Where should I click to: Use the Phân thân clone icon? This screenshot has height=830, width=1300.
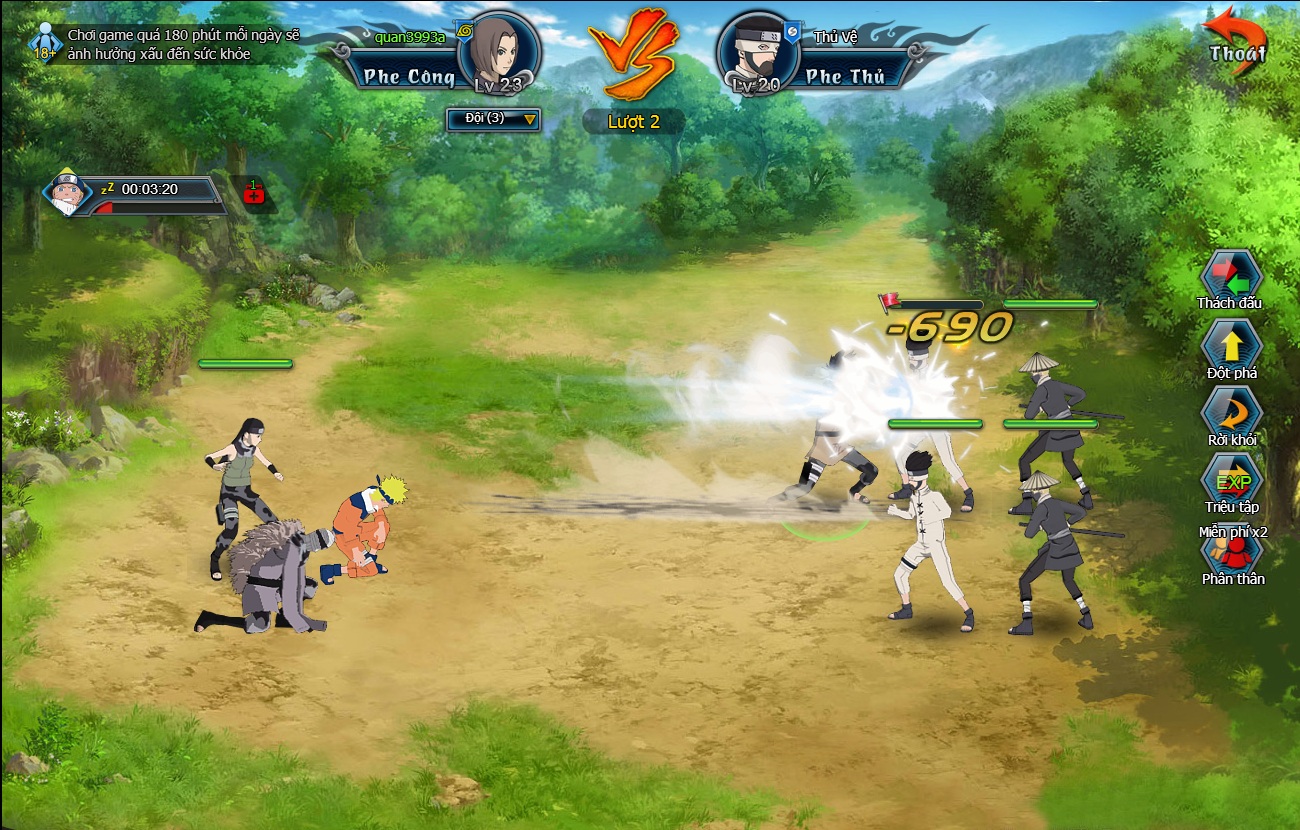point(1231,553)
